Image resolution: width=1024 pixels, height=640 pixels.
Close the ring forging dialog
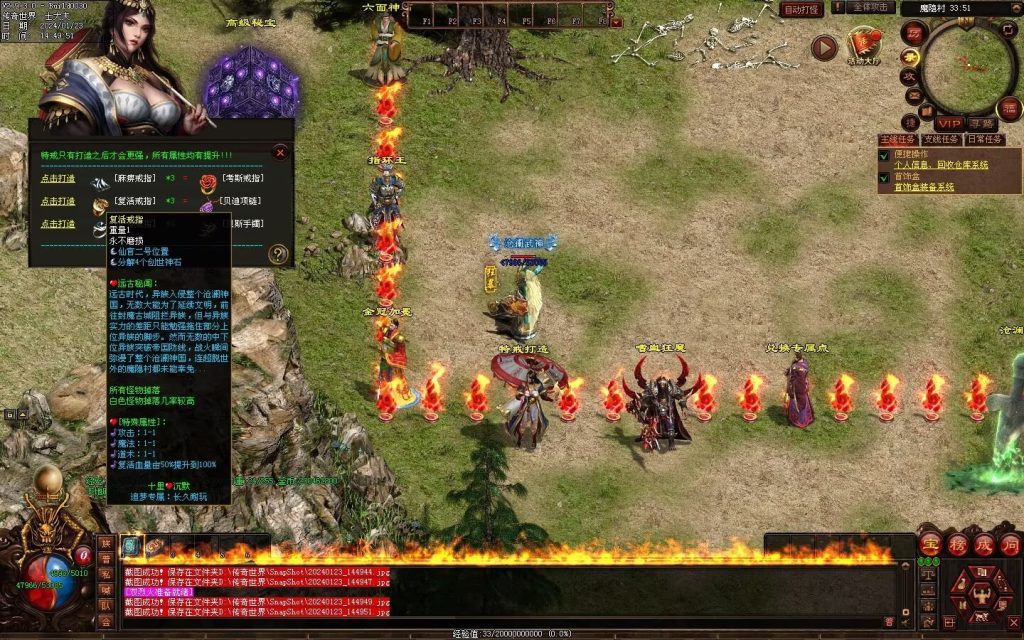(x=280, y=153)
